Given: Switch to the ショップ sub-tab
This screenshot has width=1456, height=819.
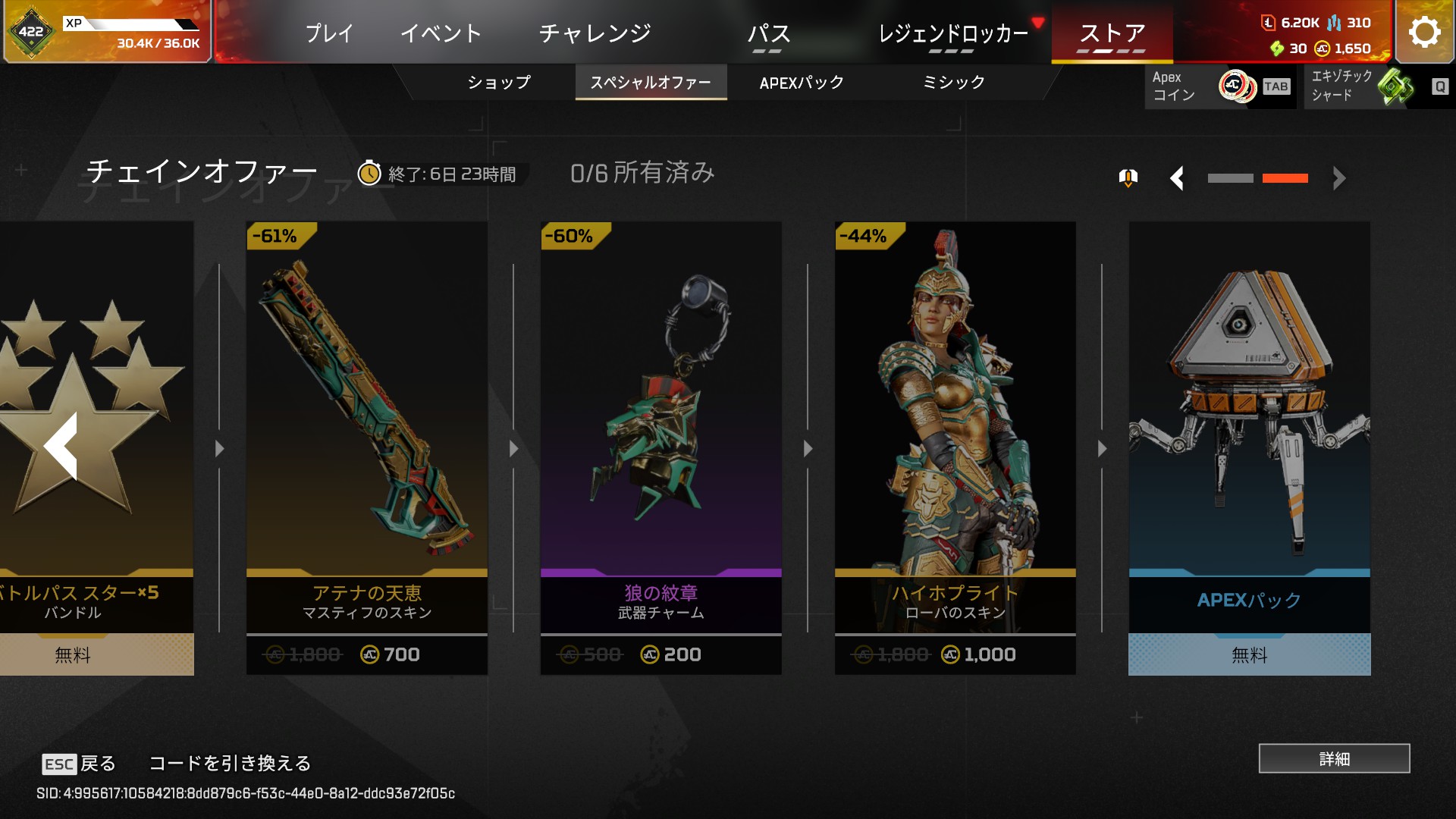Looking at the screenshot, I should tap(498, 82).
